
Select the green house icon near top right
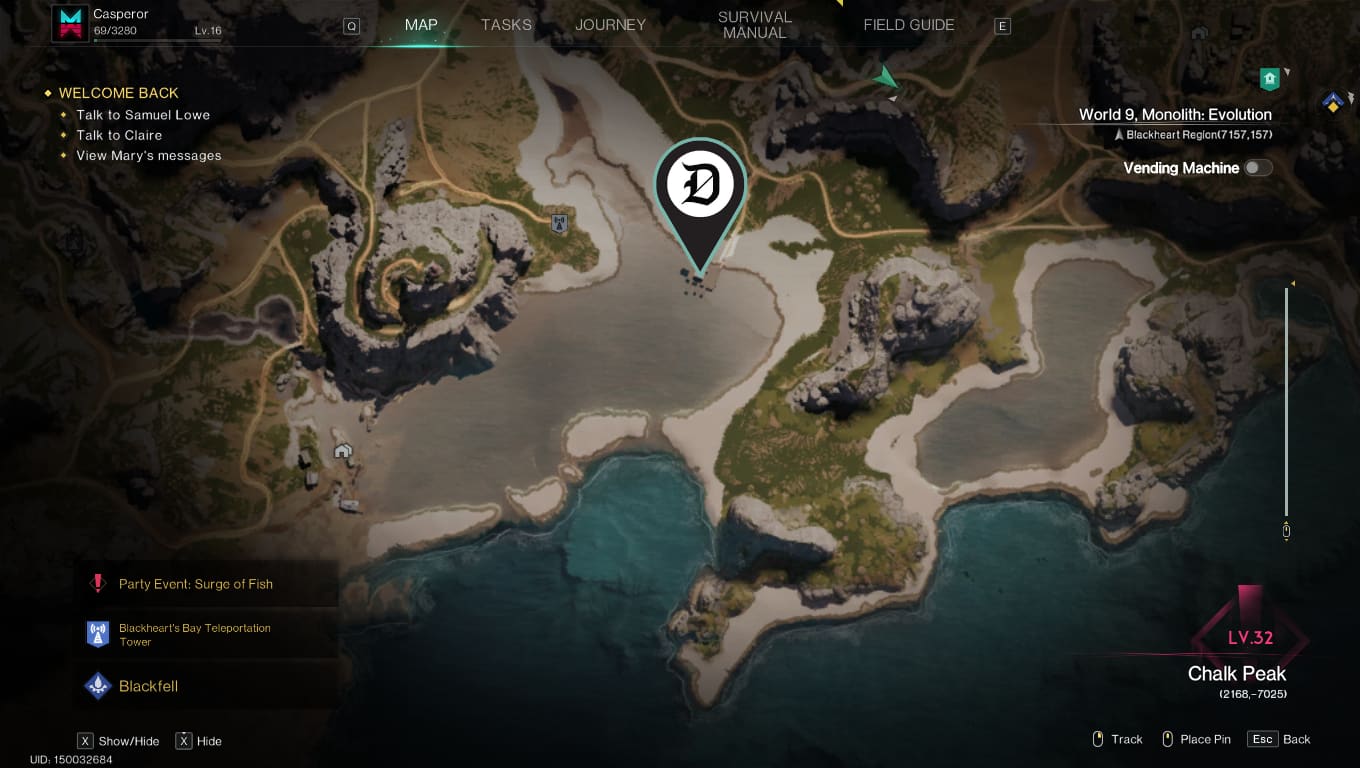(x=1270, y=78)
